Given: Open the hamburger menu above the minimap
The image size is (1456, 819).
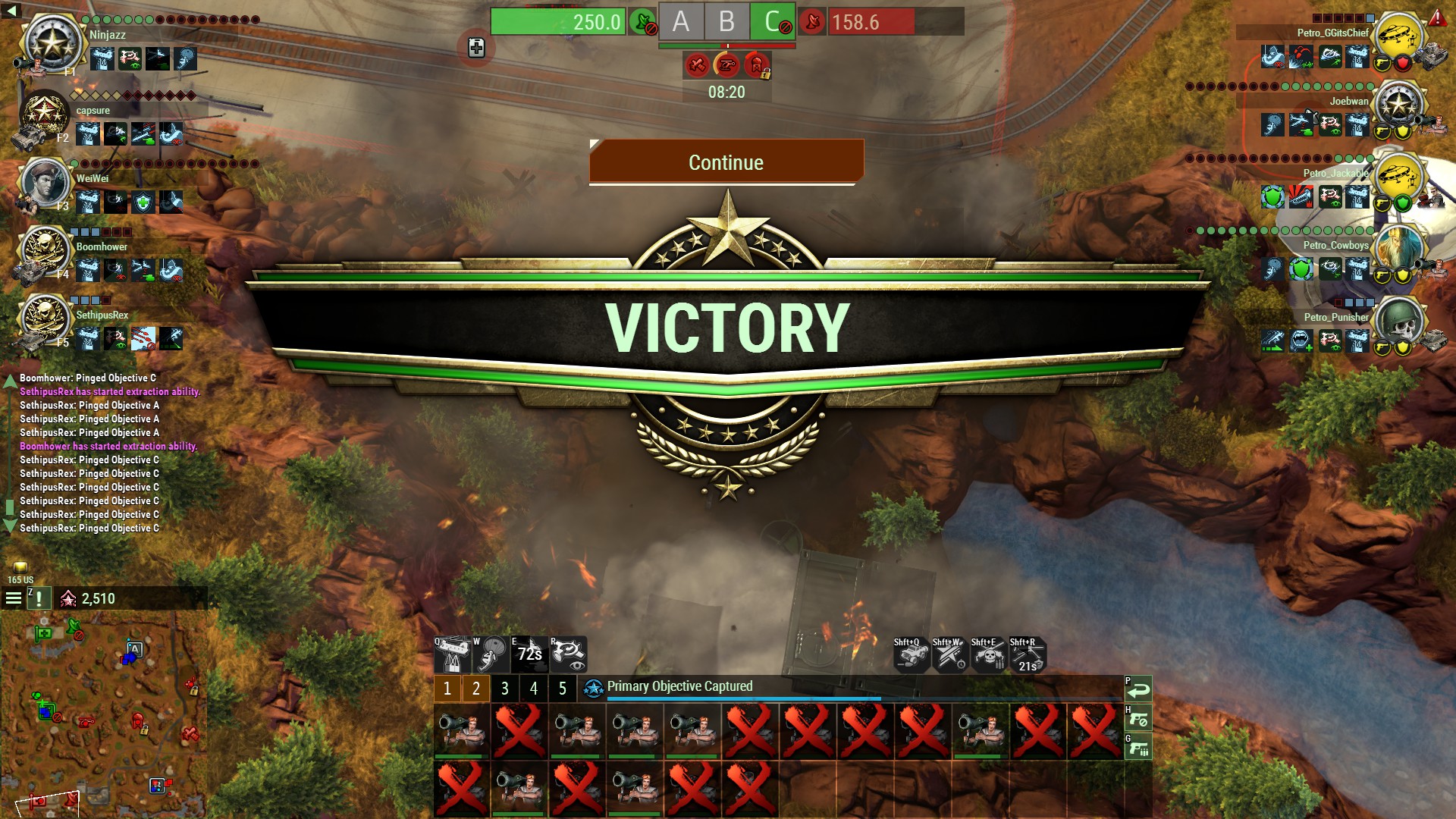Looking at the screenshot, I should (x=14, y=598).
